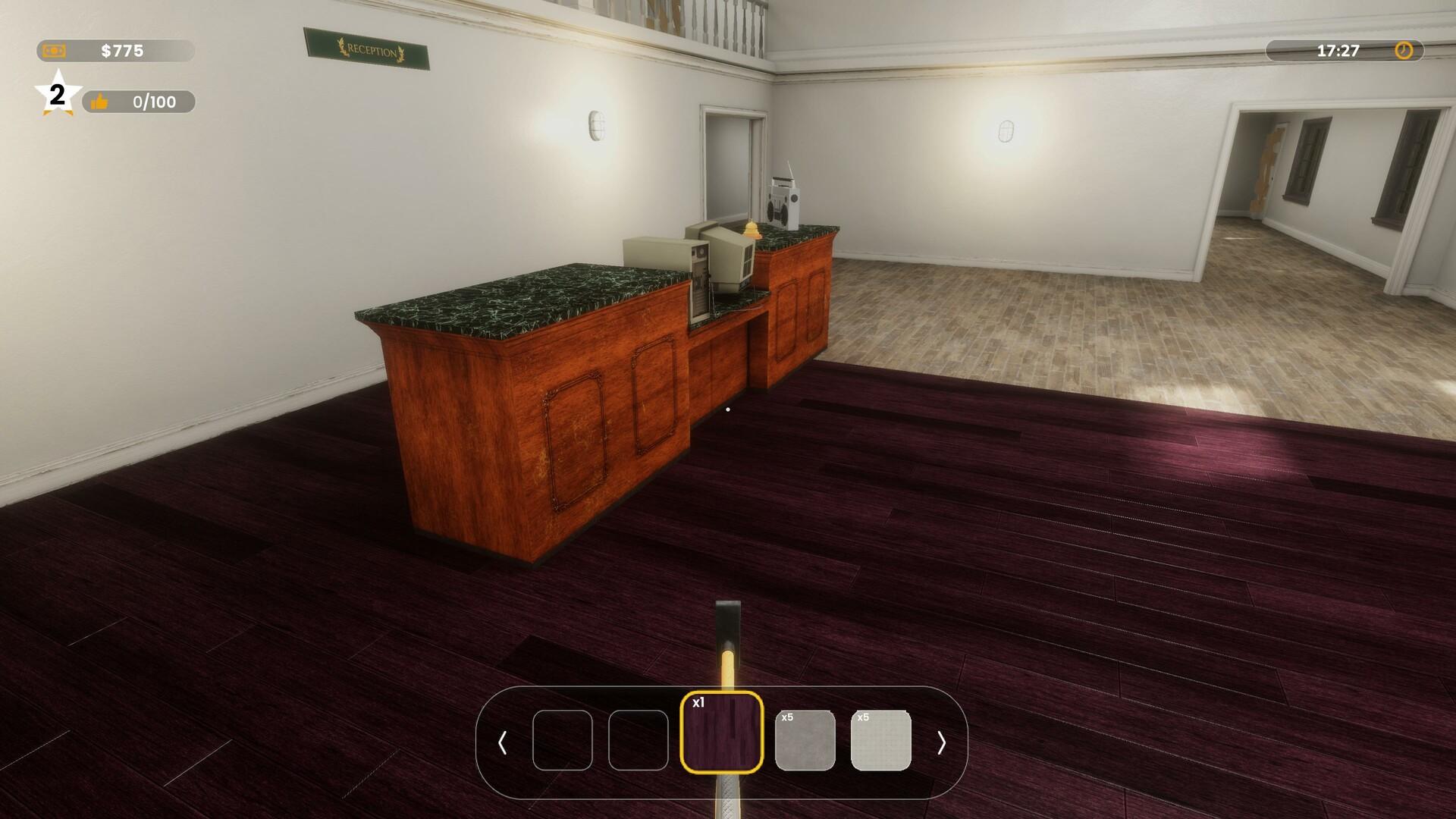Expand the hotbar using its left arrow
The width and height of the screenshot is (1456, 819).
(x=504, y=741)
